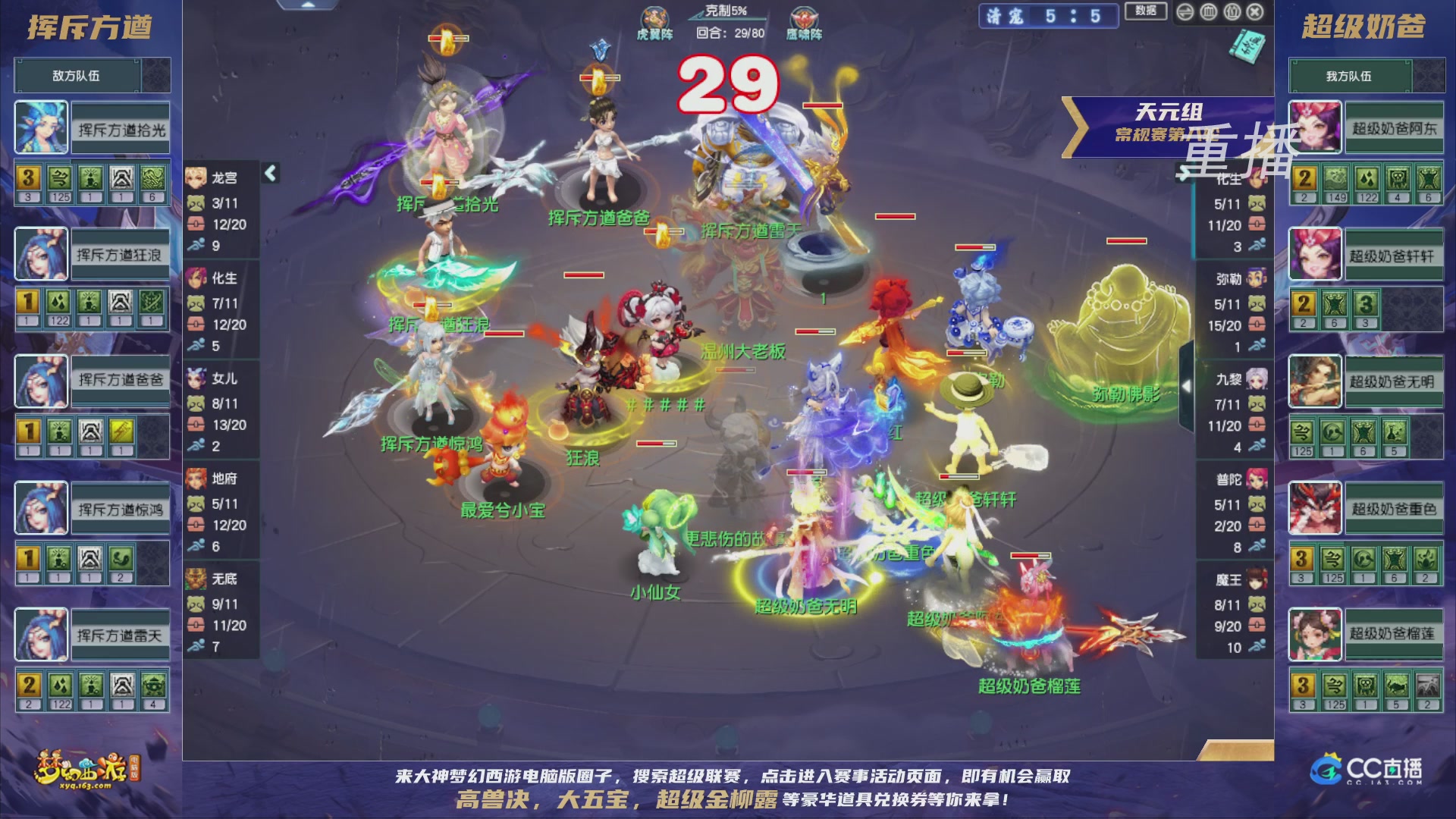Click the 数据 button at top right
The width and height of the screenshot is (1456, 819).
pyautogui.click(x=1146, y=11)
